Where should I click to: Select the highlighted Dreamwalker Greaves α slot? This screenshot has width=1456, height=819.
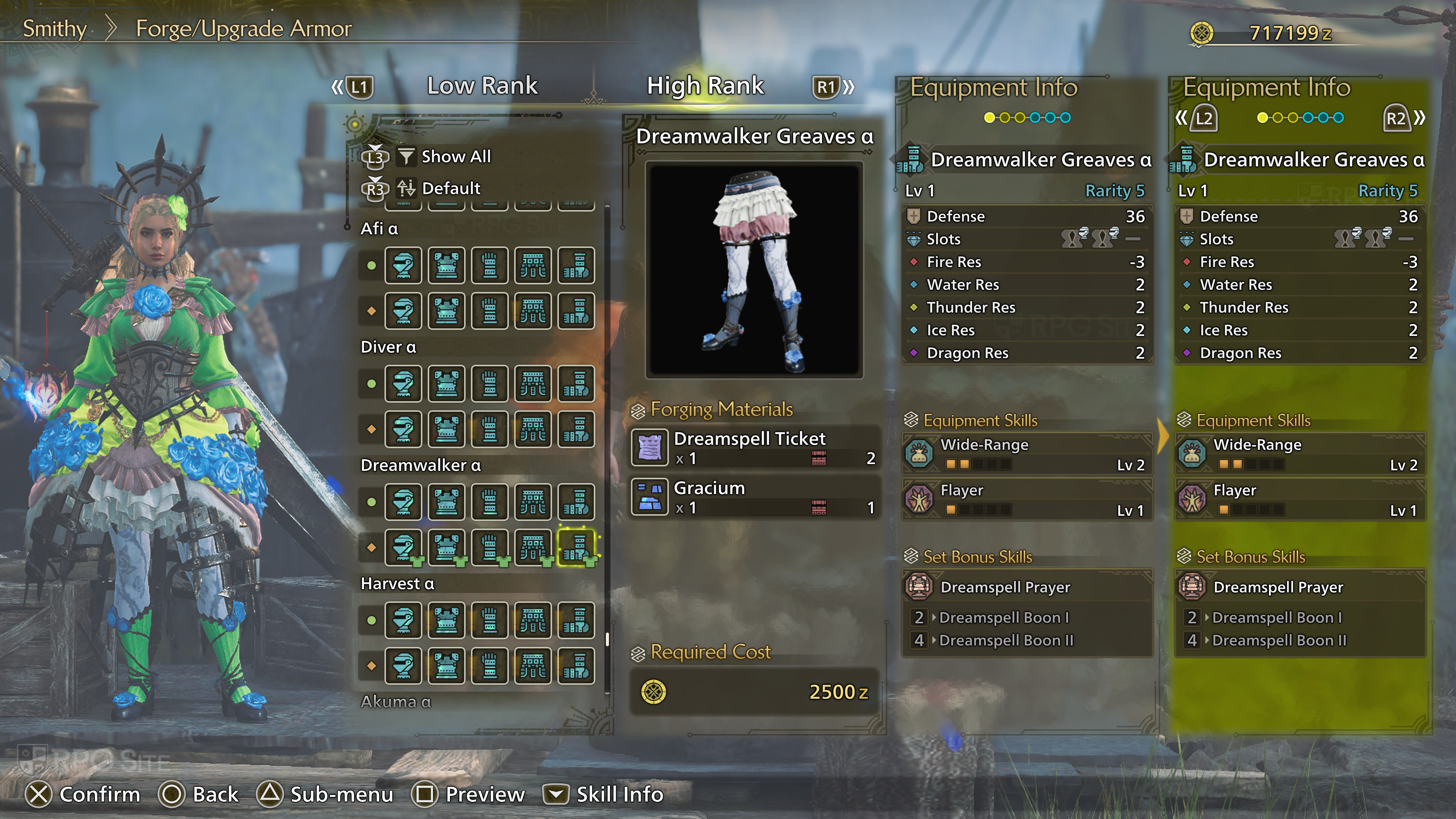click(576, 547)
